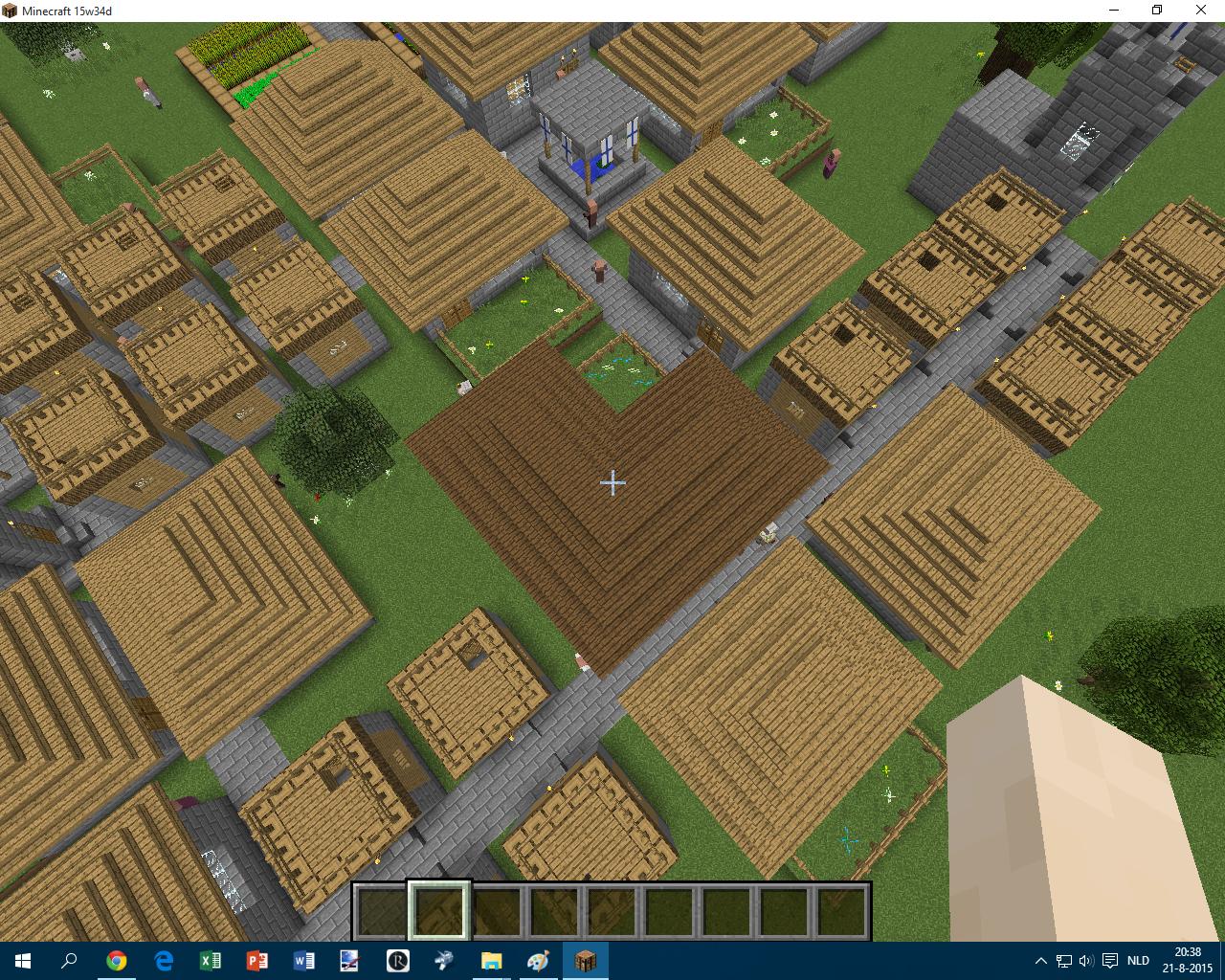Image resolution: width=1225 pixels, height=980 pixels.
Task: Open the R-logo application from the taskbar
Action: pyautogui.click(x=397, y=960)
